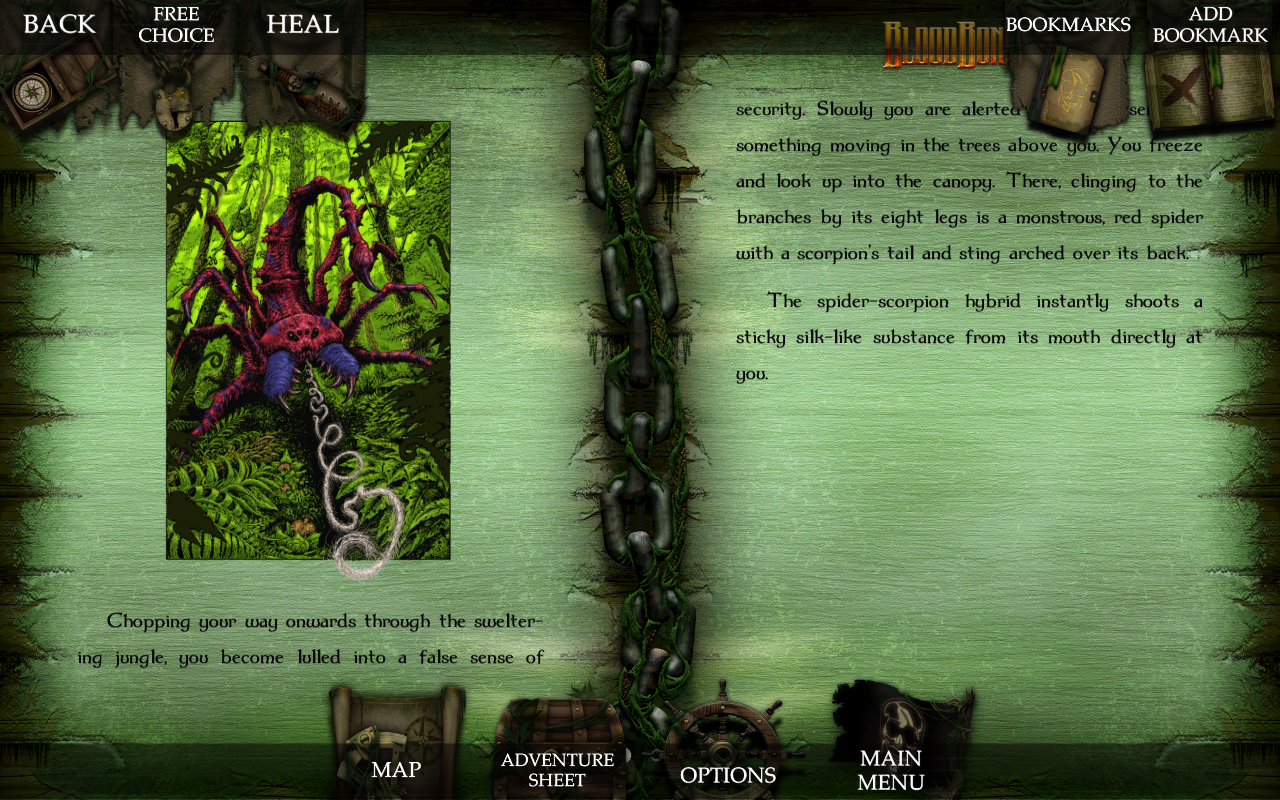Open the journal icon under BOOKMARKS
Image resolution: width=1280 pixels, height=800 pixels.
1070,90
